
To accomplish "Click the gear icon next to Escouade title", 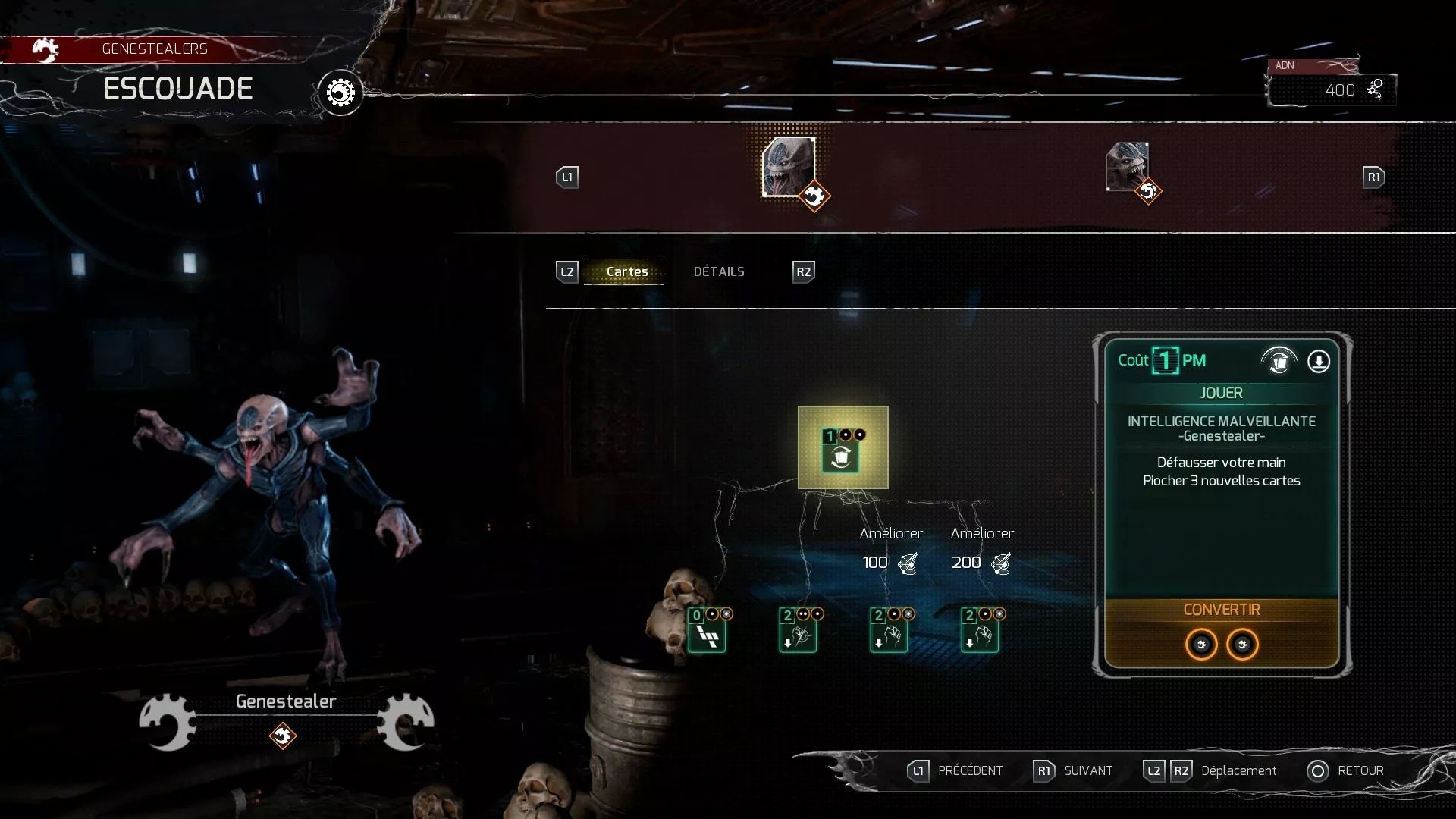I will point(340,92).
